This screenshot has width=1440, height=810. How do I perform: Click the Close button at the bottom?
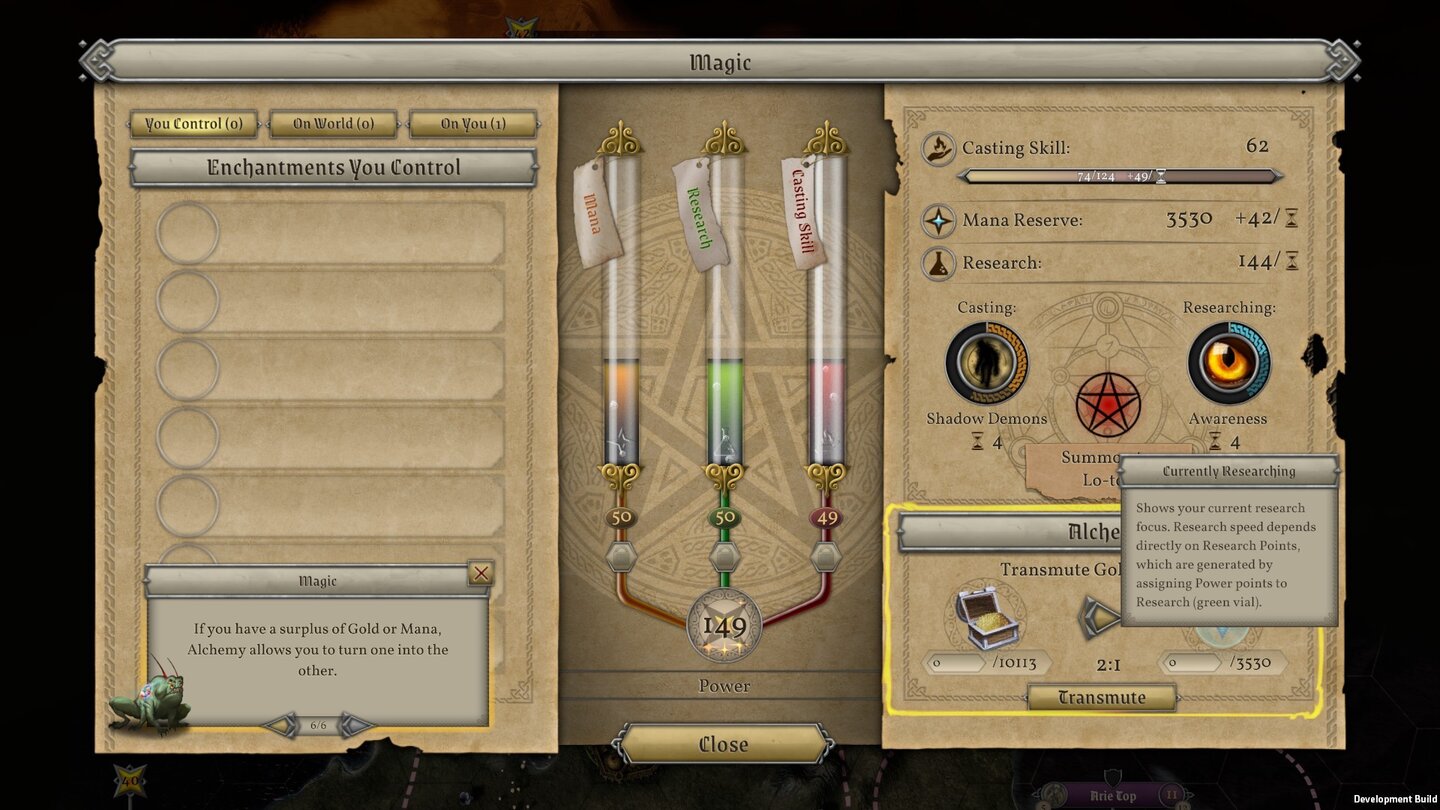click(x=724, y=744)
